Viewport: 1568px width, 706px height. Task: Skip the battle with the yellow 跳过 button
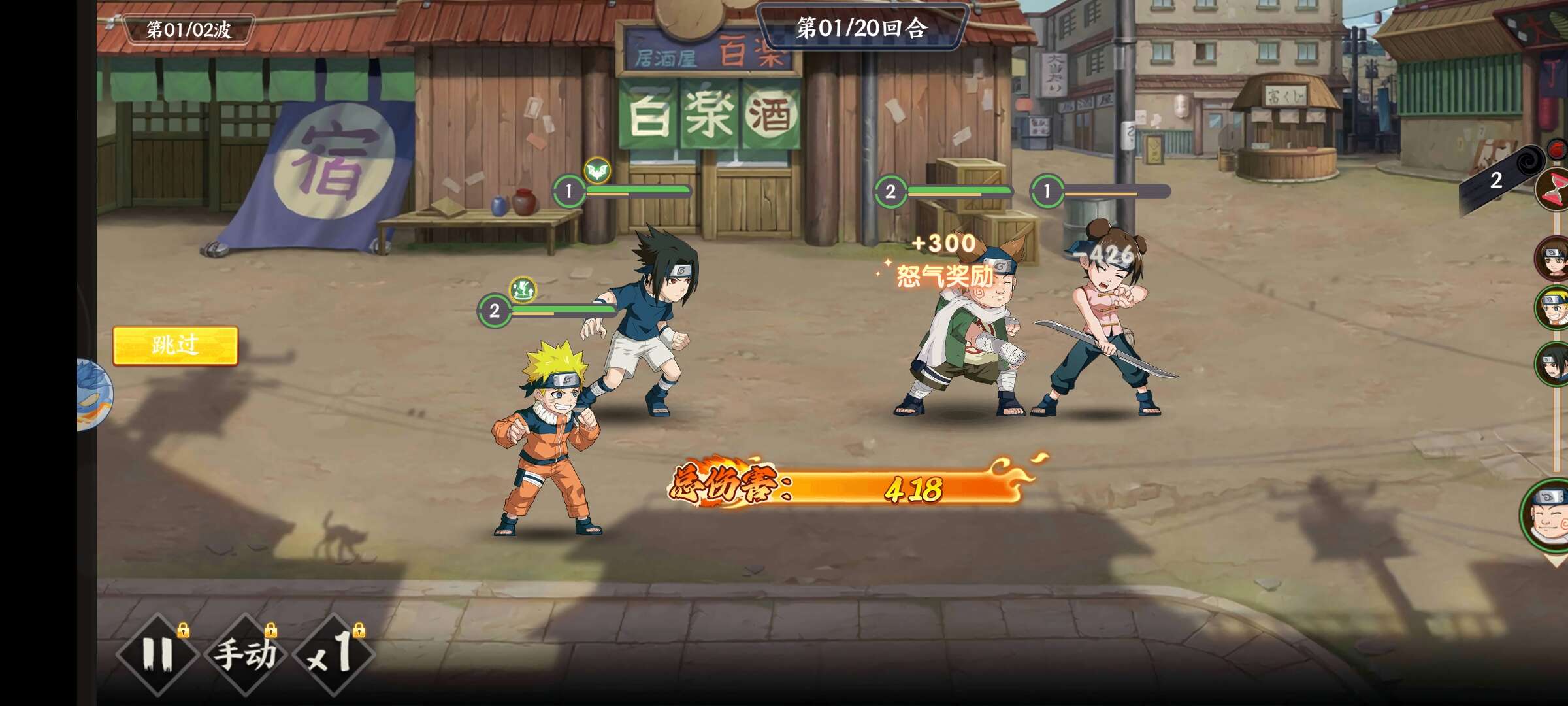pos(175,345)
